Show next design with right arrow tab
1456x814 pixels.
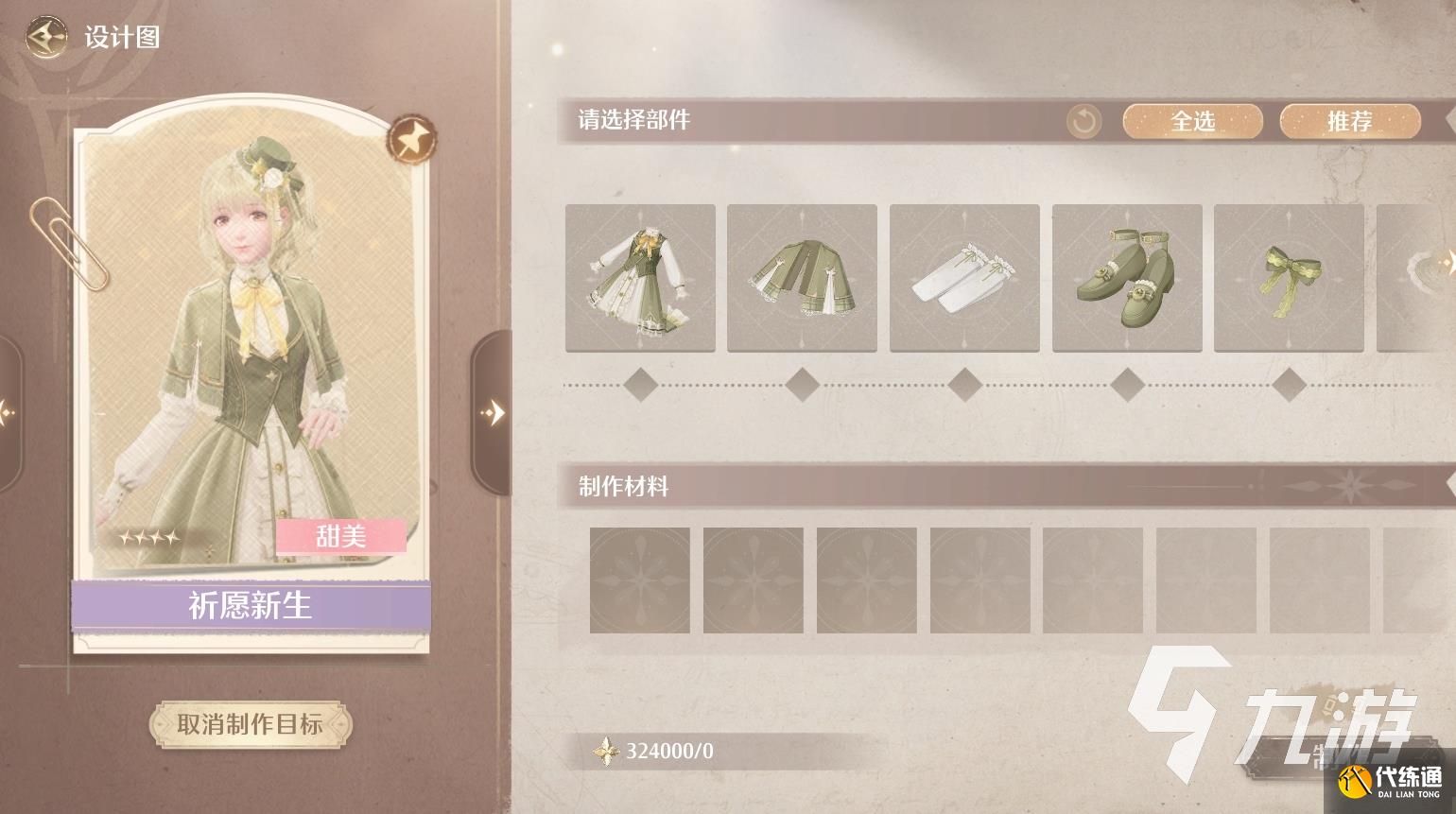(491, 412)
